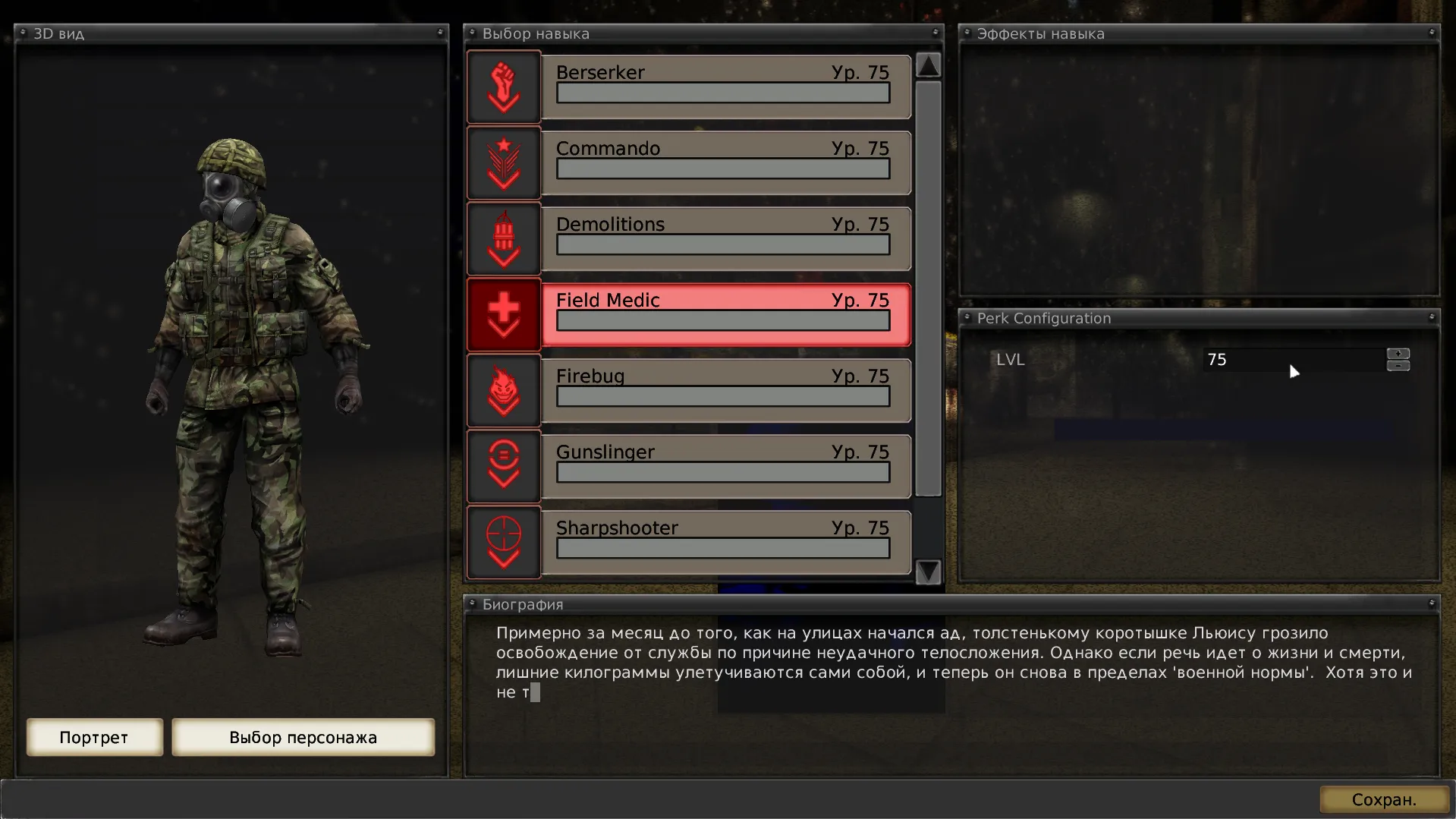
Task: Save changes with the Сохран. button
Action: 1383,799
